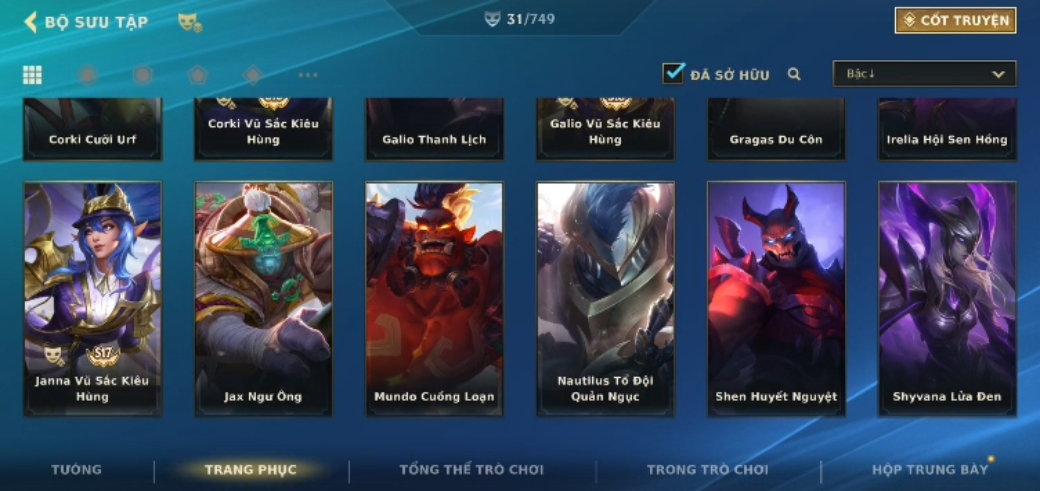Open the Trong Trò Chơi tab
1040x491 pixels.
tap(707, 470)
